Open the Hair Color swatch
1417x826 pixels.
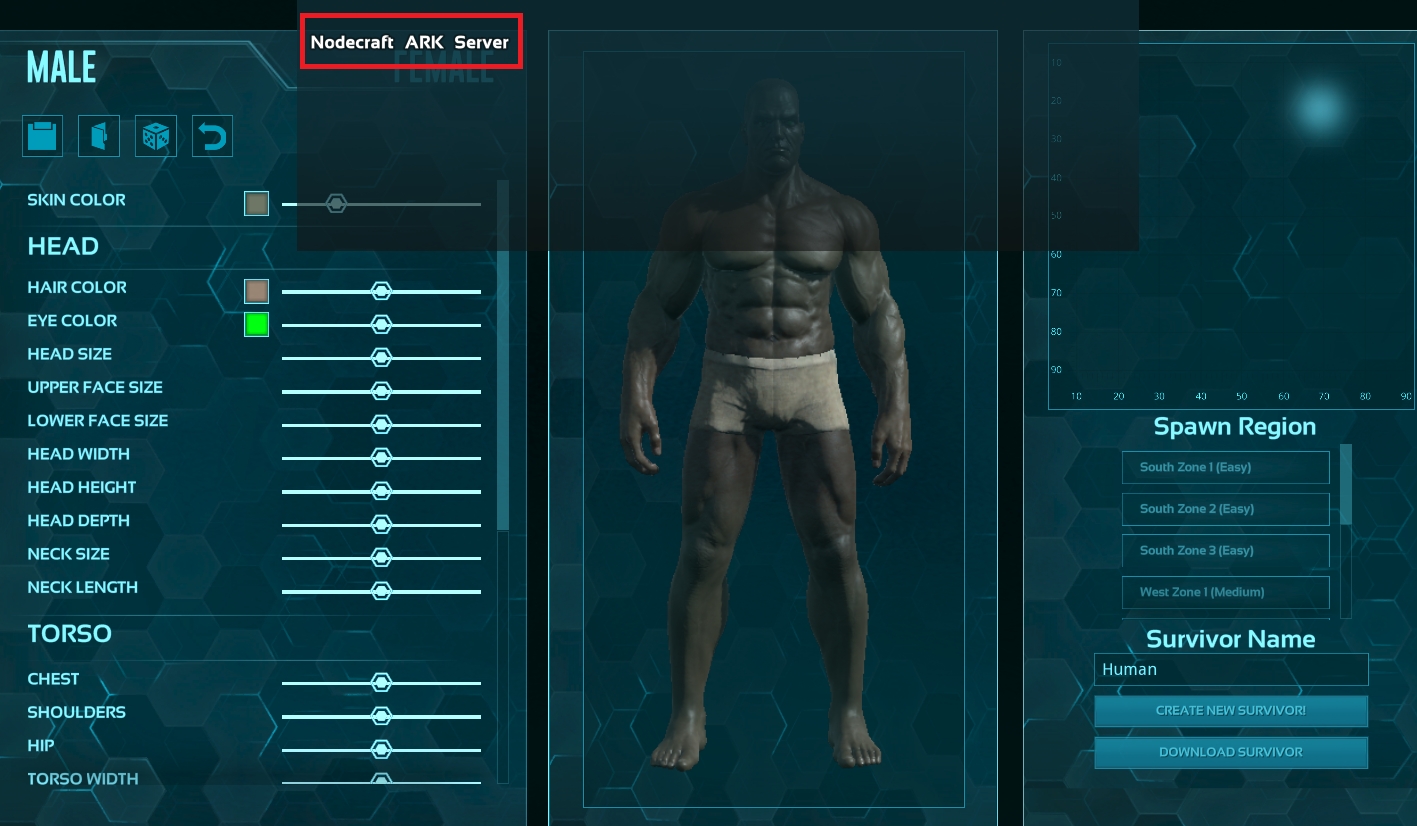pos(255,290)
